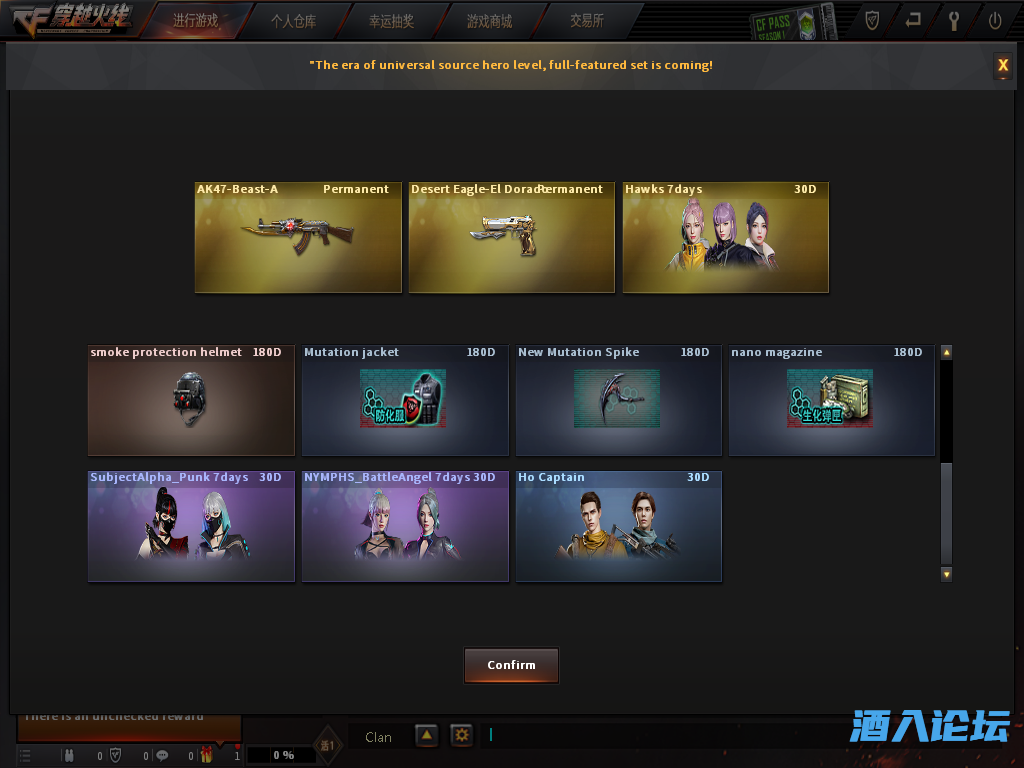Select the AK47-Beast-A permanent reward
Image resolution: width=1024 pixels, height=768 pixels.
coord(298,238)
